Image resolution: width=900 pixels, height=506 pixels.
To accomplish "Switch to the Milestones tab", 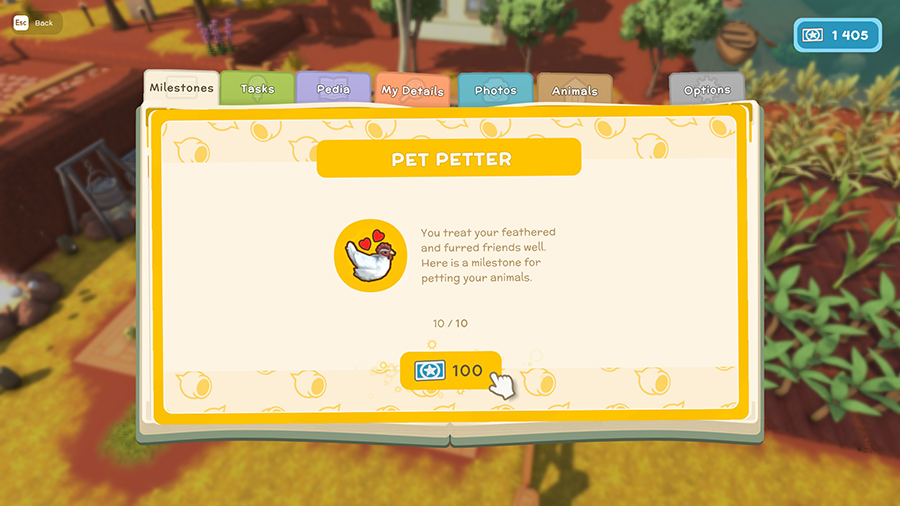I will [181, 88].
